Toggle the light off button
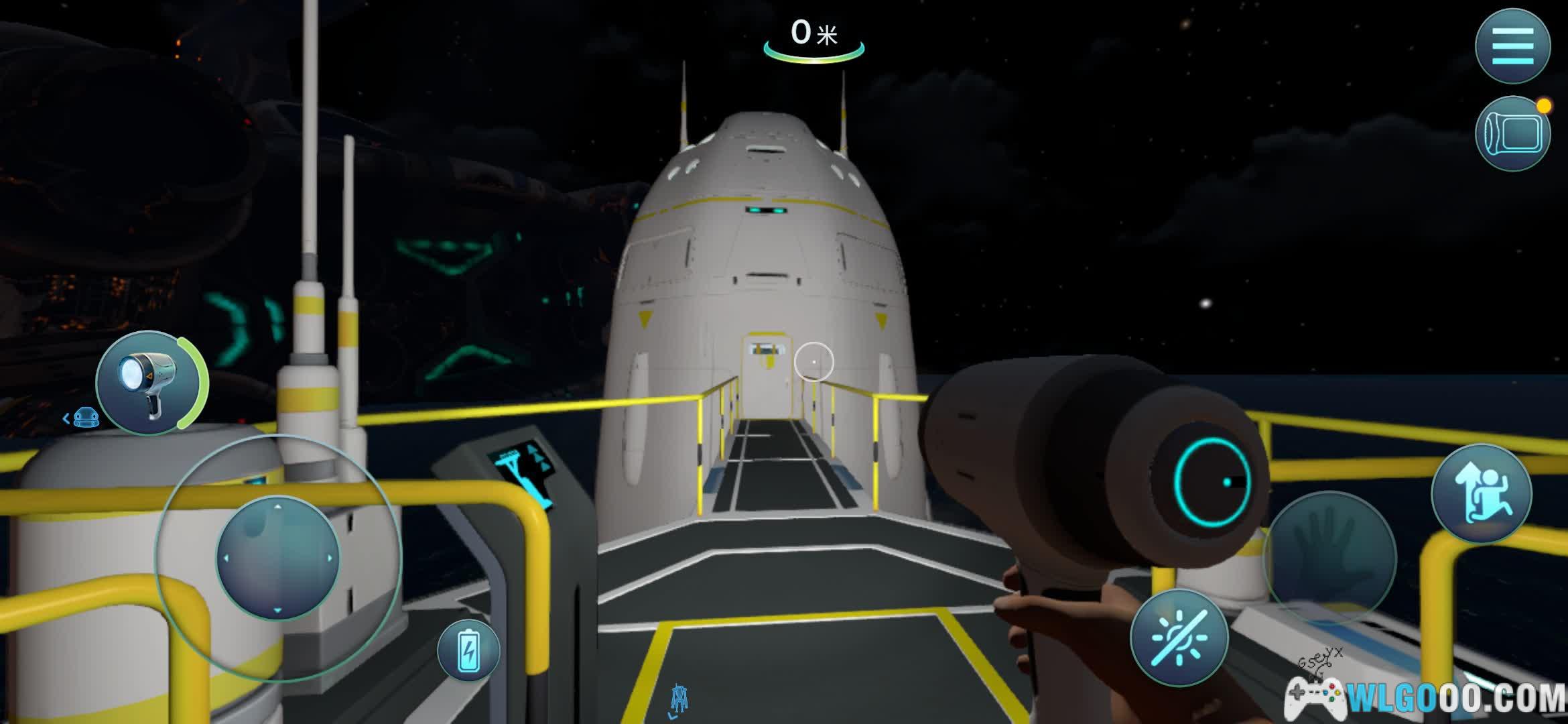 1179,638
